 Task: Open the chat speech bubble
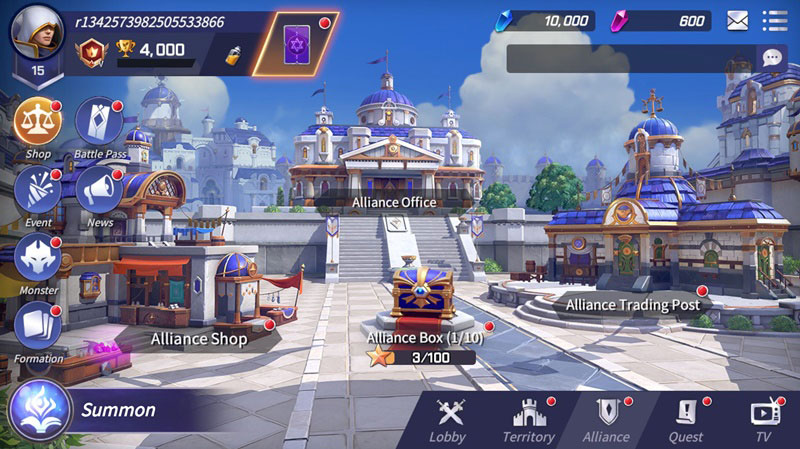point(770,58)
